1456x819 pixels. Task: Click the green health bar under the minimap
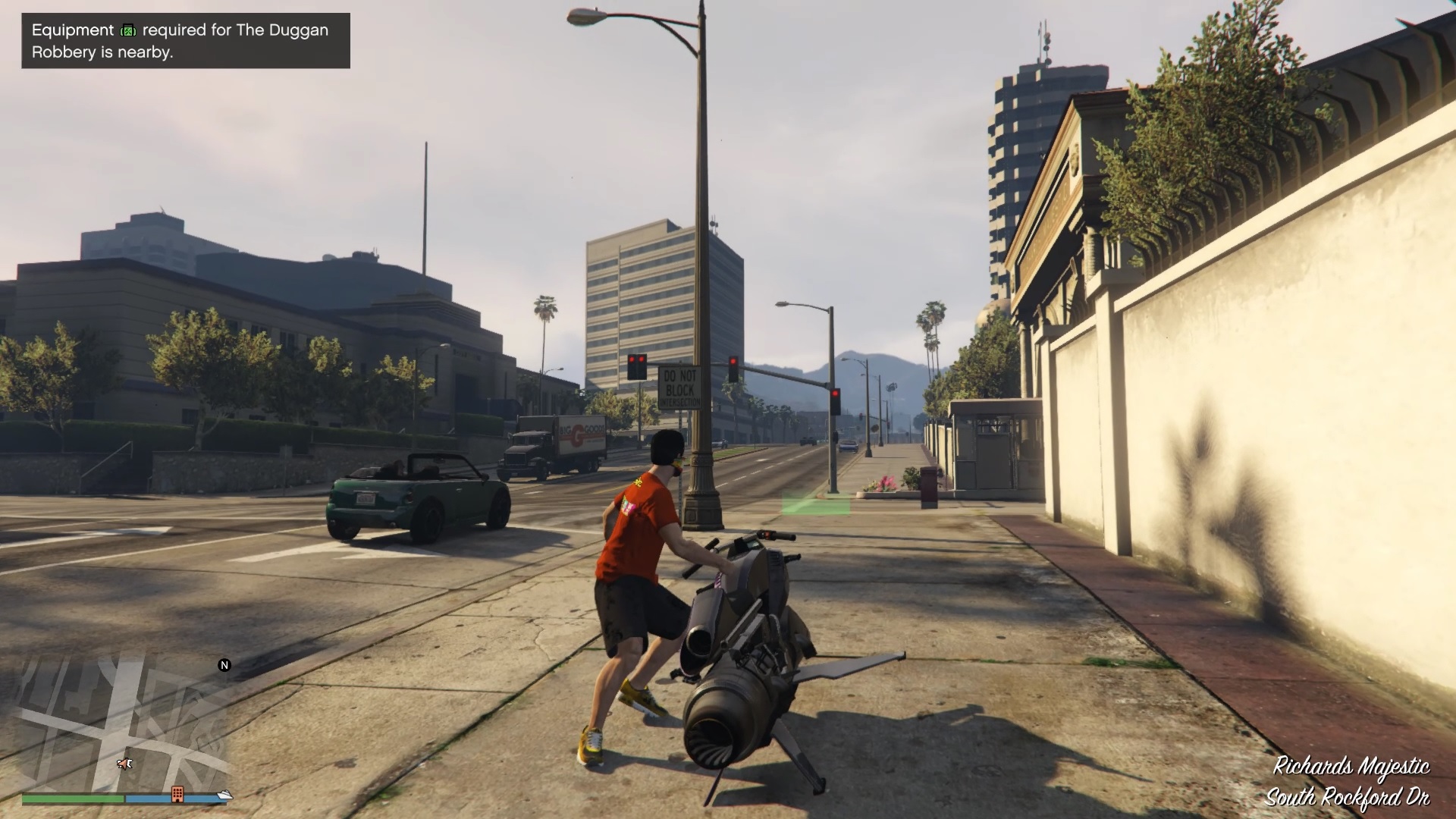(x=72, y=797)
